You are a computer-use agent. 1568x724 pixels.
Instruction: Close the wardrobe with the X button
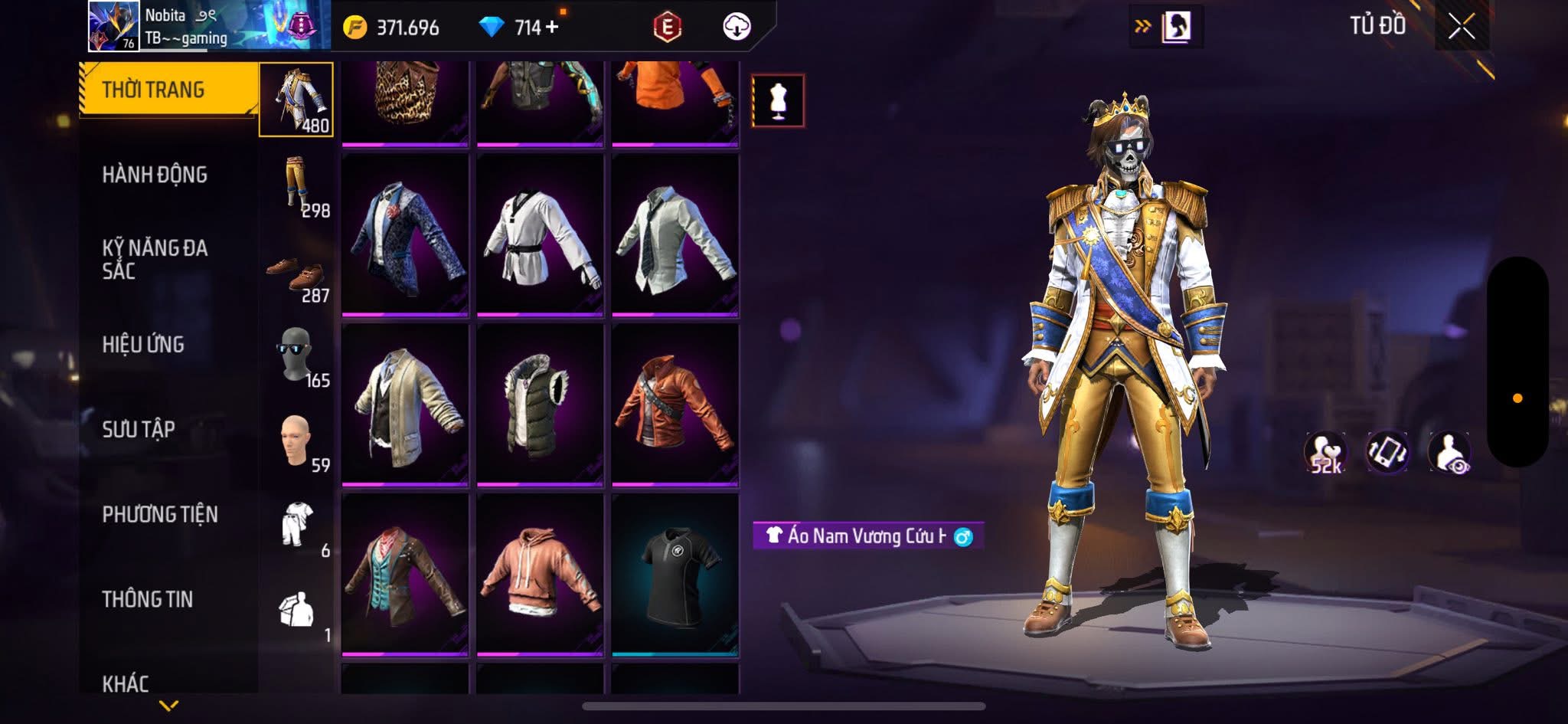click(1461, 28)
